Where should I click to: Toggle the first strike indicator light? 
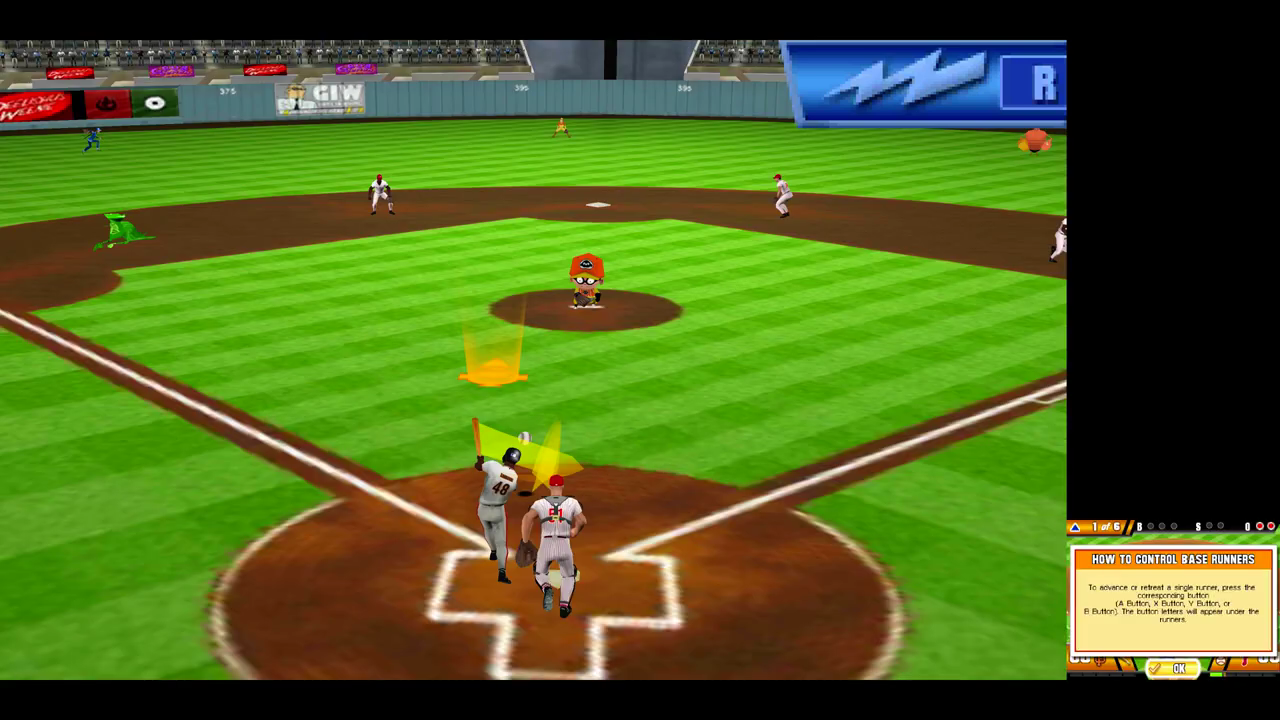point(1208,526)
